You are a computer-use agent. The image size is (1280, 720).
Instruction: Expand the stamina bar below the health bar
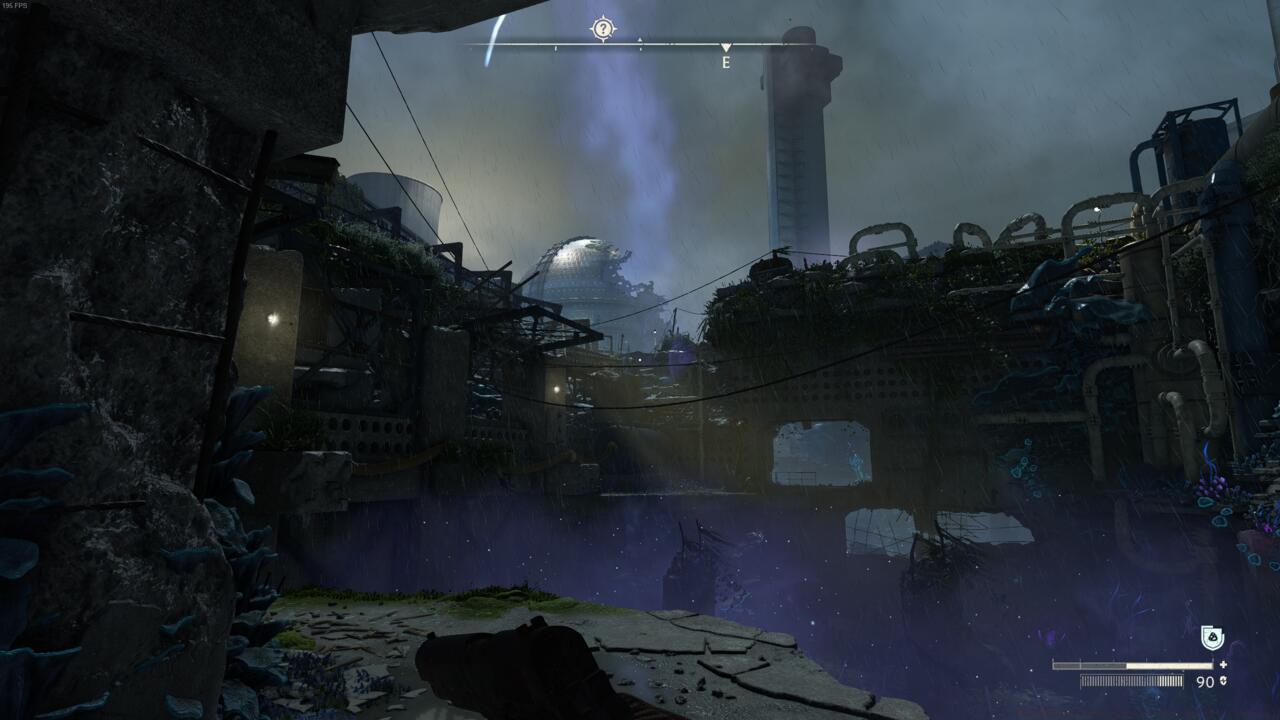pyautogui.click(x=1130, y=683)
